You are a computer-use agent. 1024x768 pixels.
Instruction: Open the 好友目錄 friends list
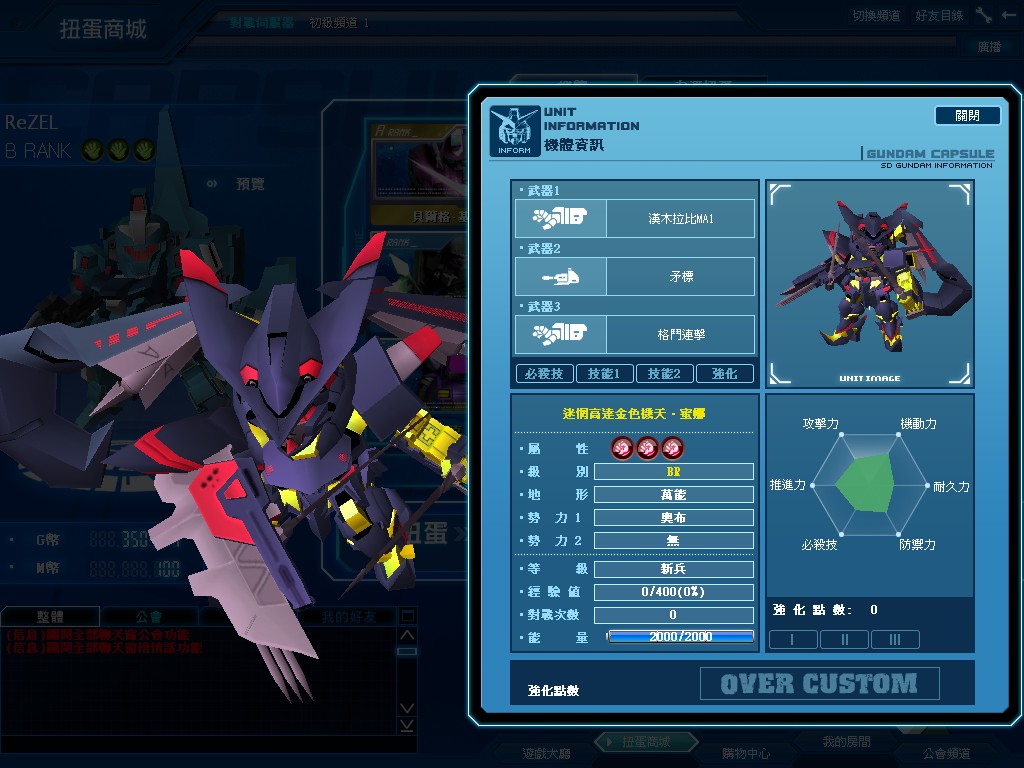[939, 16]
